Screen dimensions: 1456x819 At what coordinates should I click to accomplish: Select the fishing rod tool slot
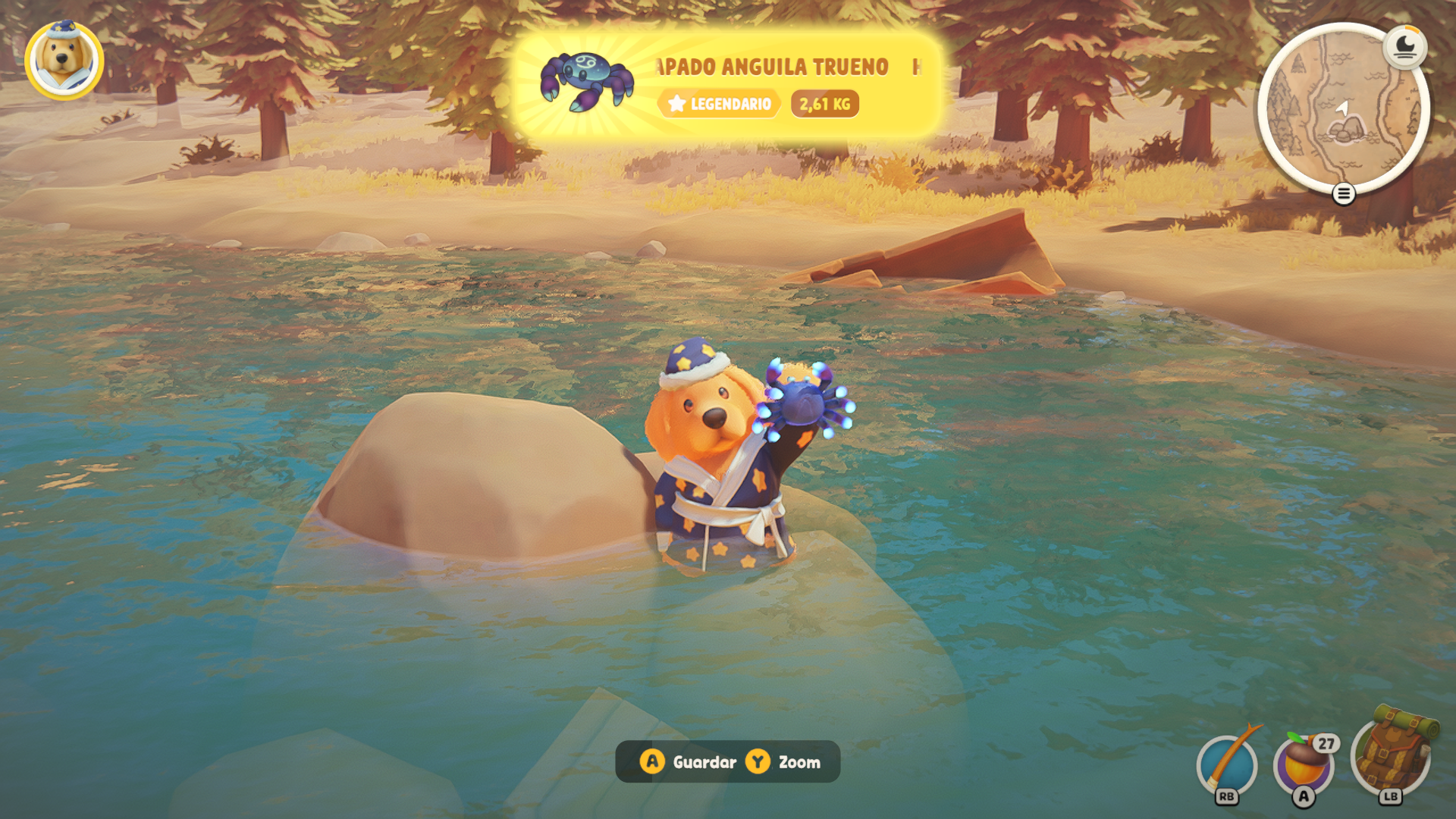coord(1227,764)
